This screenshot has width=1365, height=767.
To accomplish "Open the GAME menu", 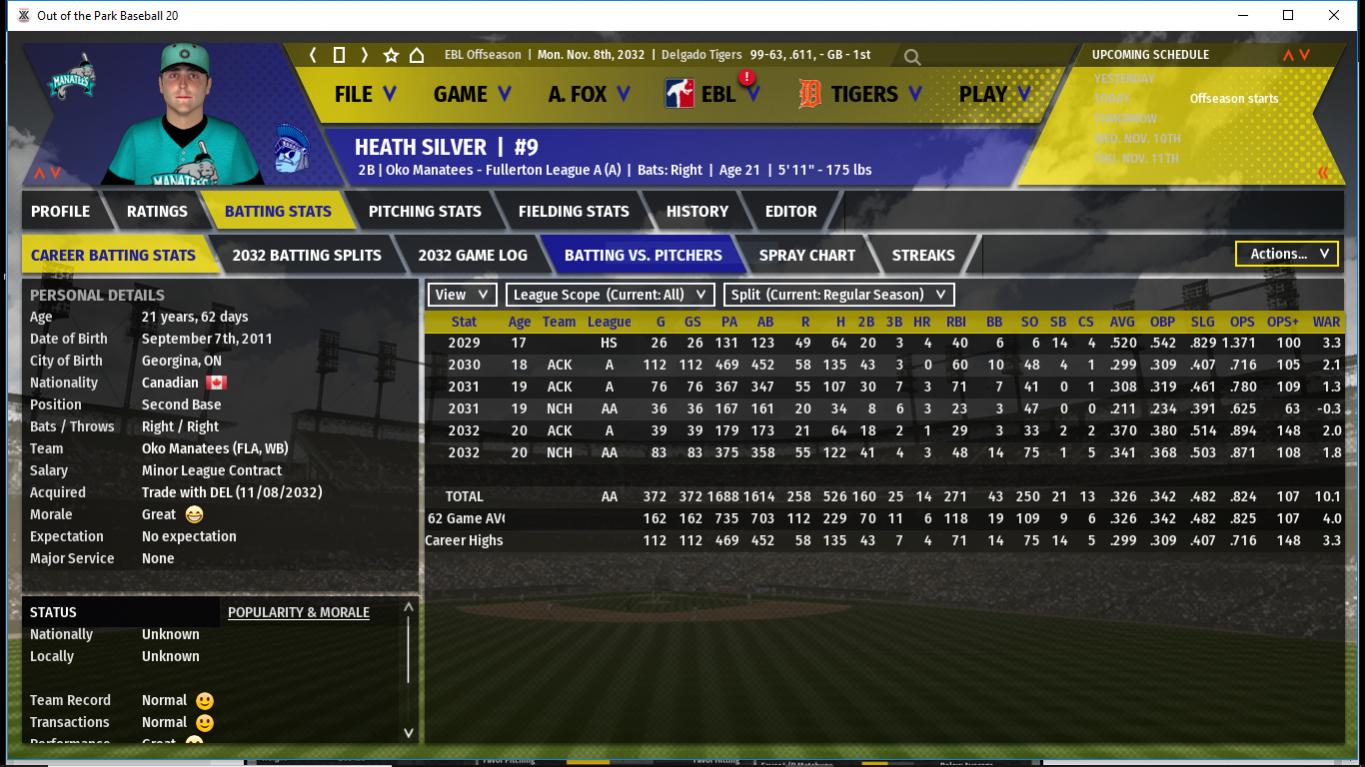I will [x=472, y=94].
